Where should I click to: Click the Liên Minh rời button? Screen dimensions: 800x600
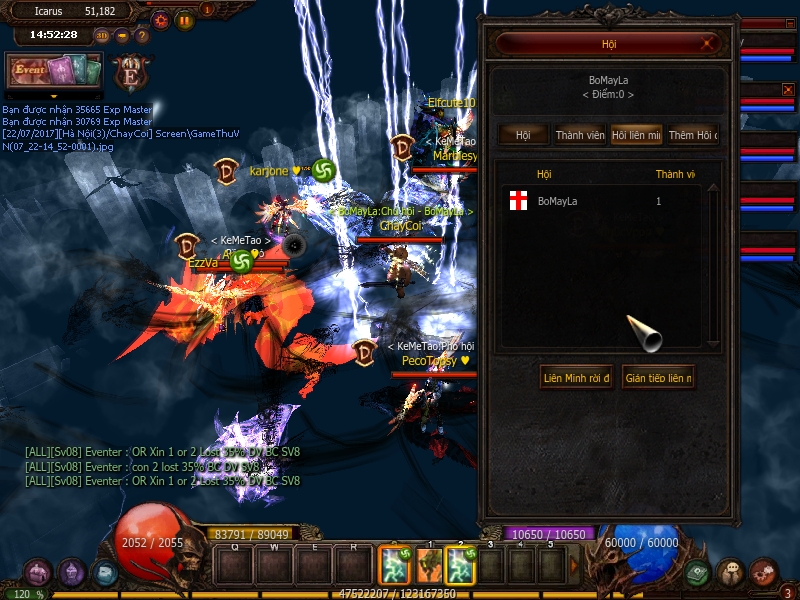pyautogui.click(x=576, y=378)
